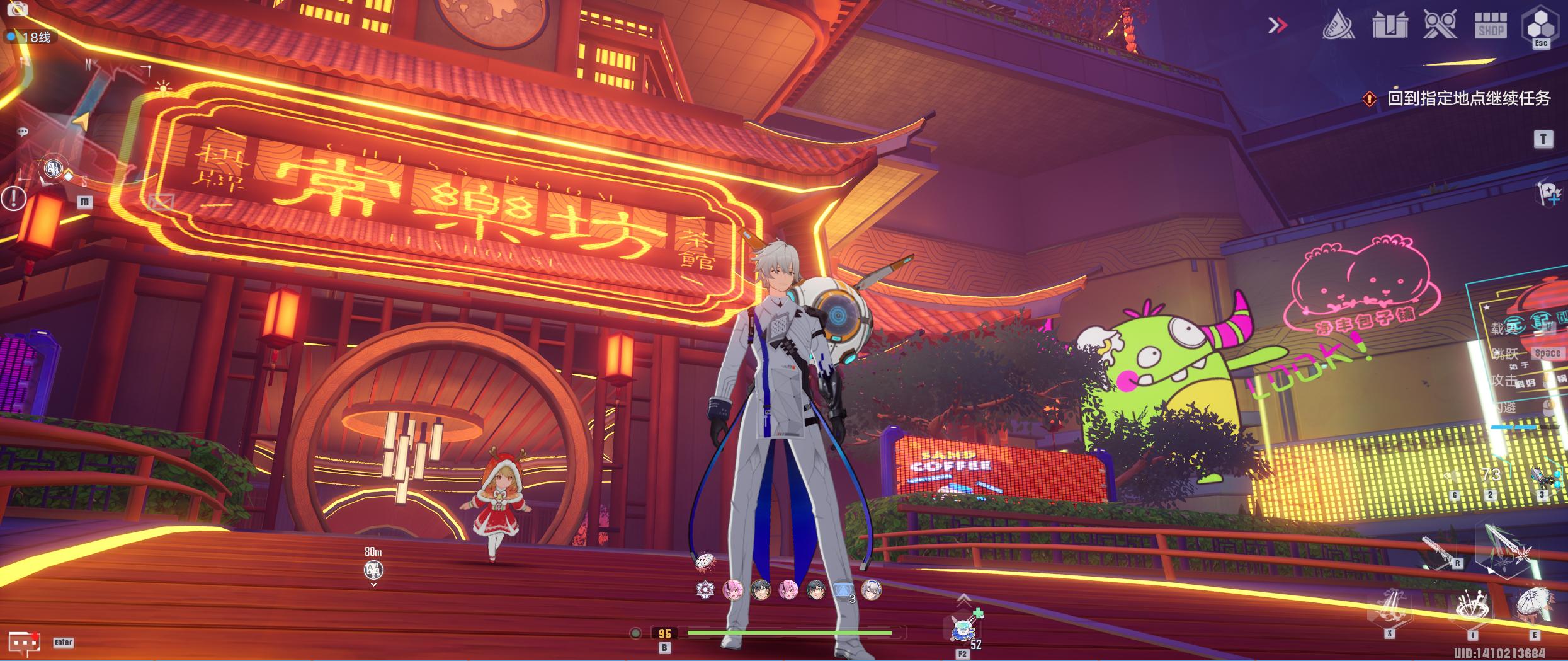Select the quest tracker 回到指定地点继续任务
Screen dimensions: 1568x661
pyautogui.click(x=1467, y=99)
